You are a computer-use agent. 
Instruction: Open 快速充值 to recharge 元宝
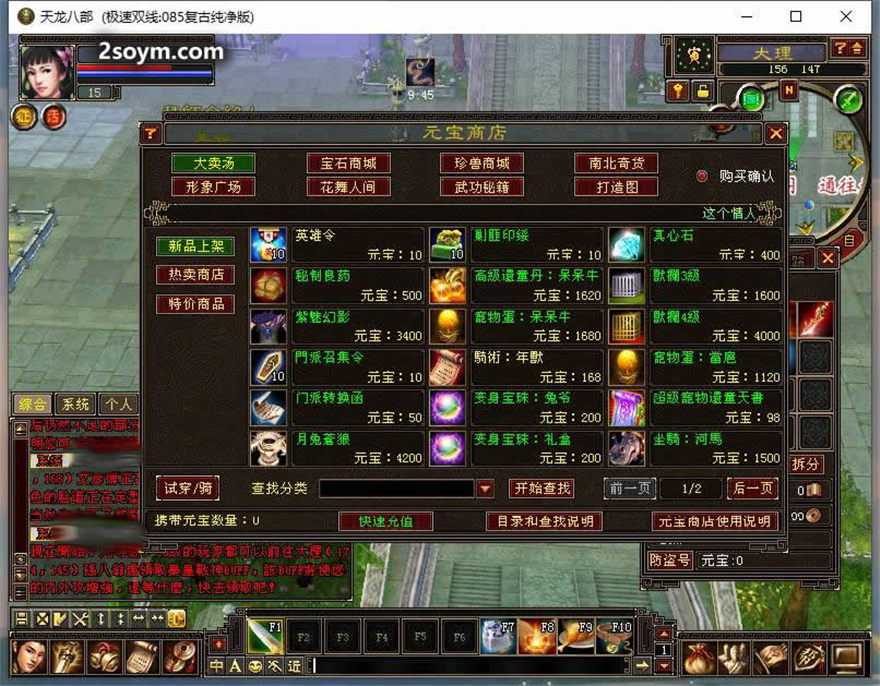click(x=385, y=521)
